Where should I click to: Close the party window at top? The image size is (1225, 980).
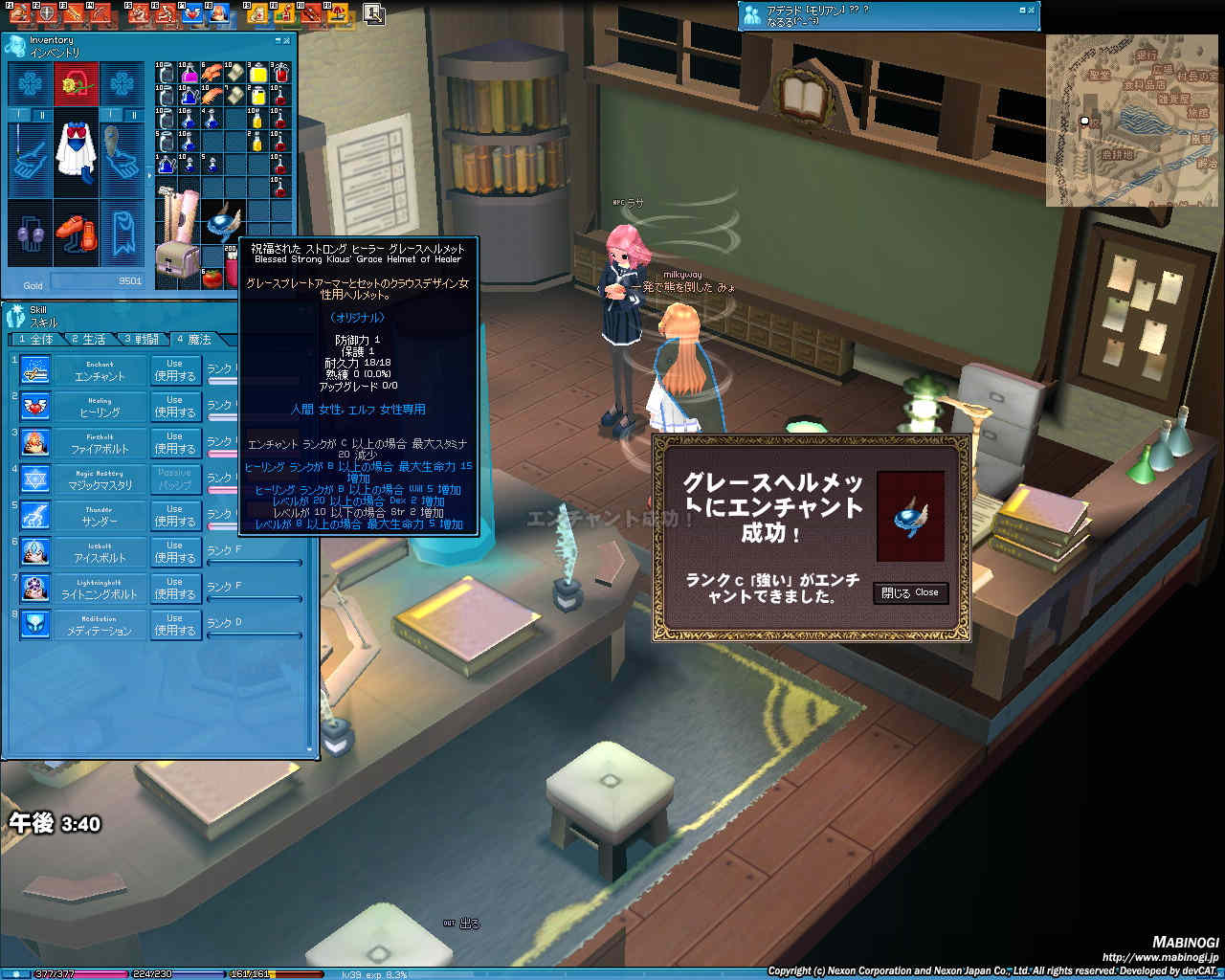point(1031,11)
